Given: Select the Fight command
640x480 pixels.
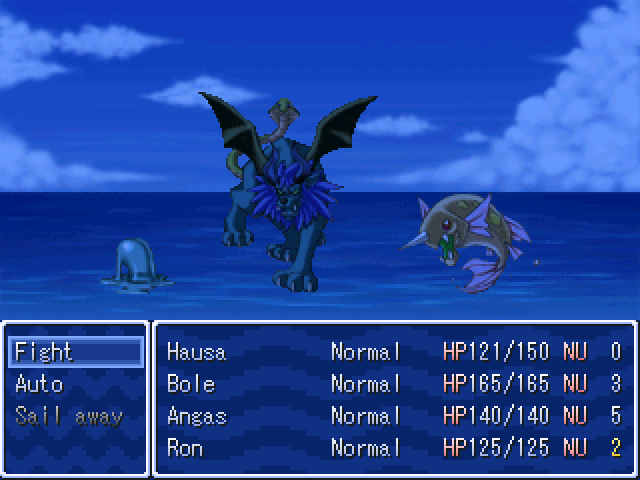Looking at the screenshot, I should (x=76, y=352).
